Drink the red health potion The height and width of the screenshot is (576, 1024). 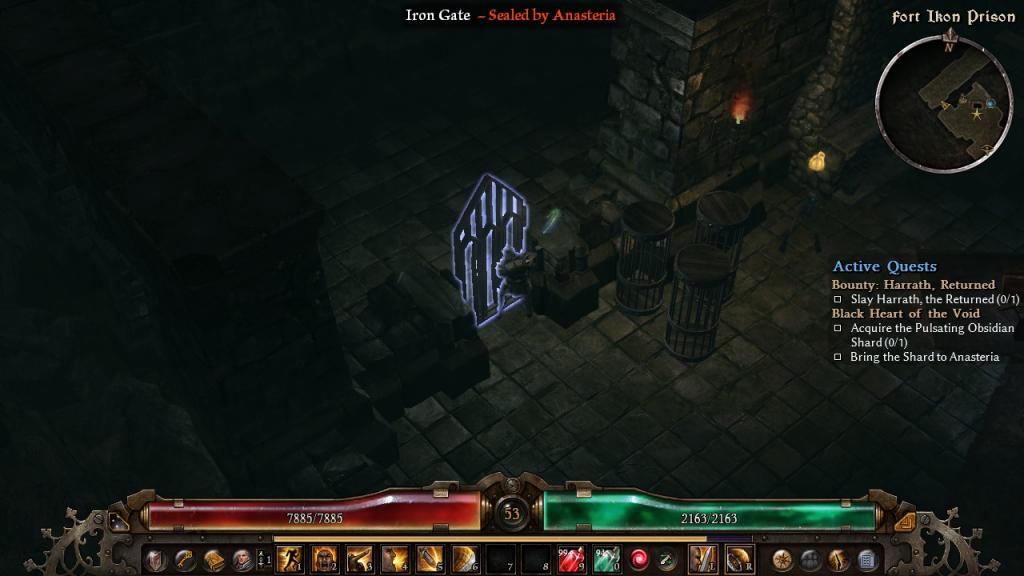[x=571, y=559]
